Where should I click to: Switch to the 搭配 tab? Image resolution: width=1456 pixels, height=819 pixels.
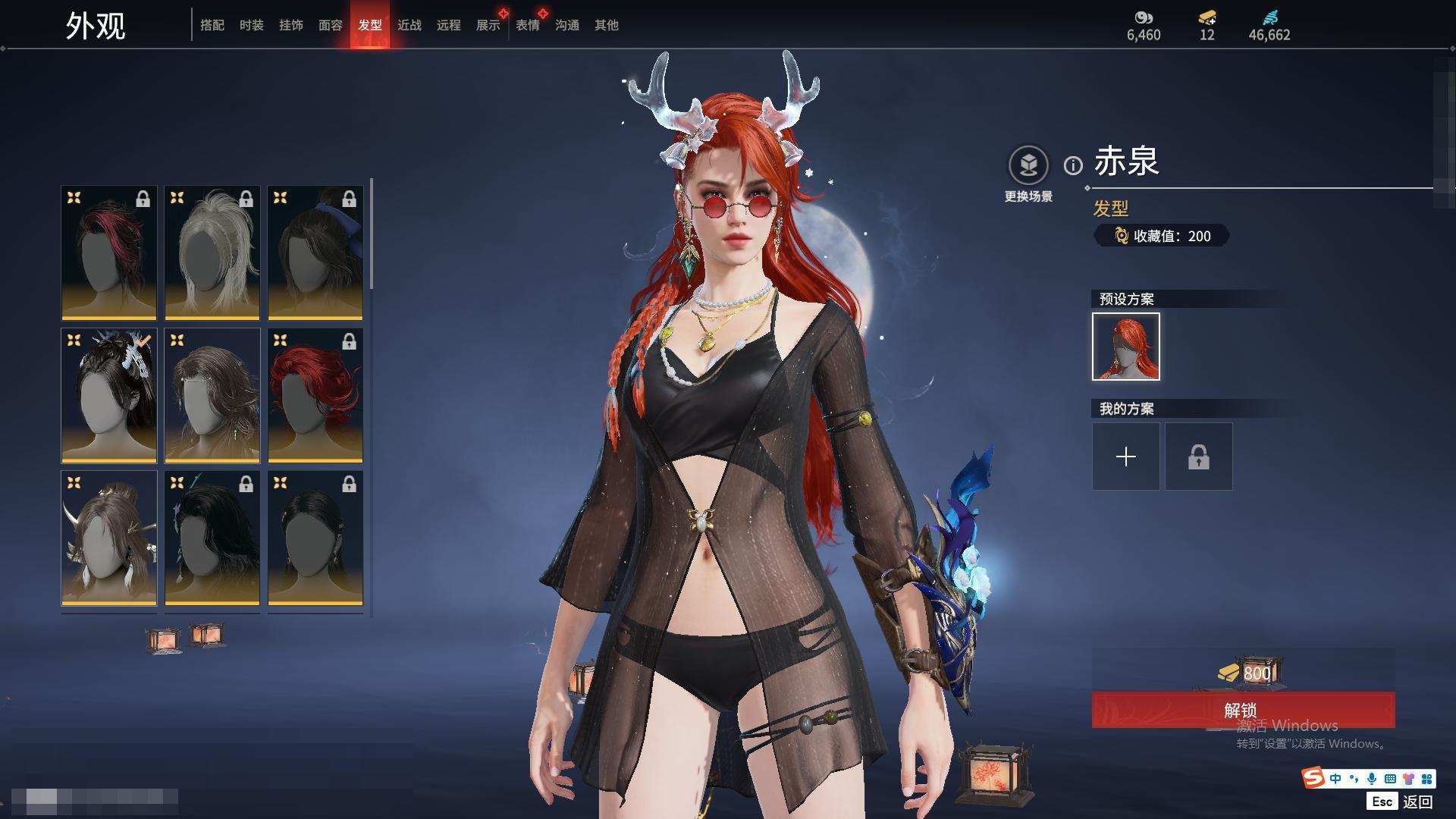click(x=212, y=25)
